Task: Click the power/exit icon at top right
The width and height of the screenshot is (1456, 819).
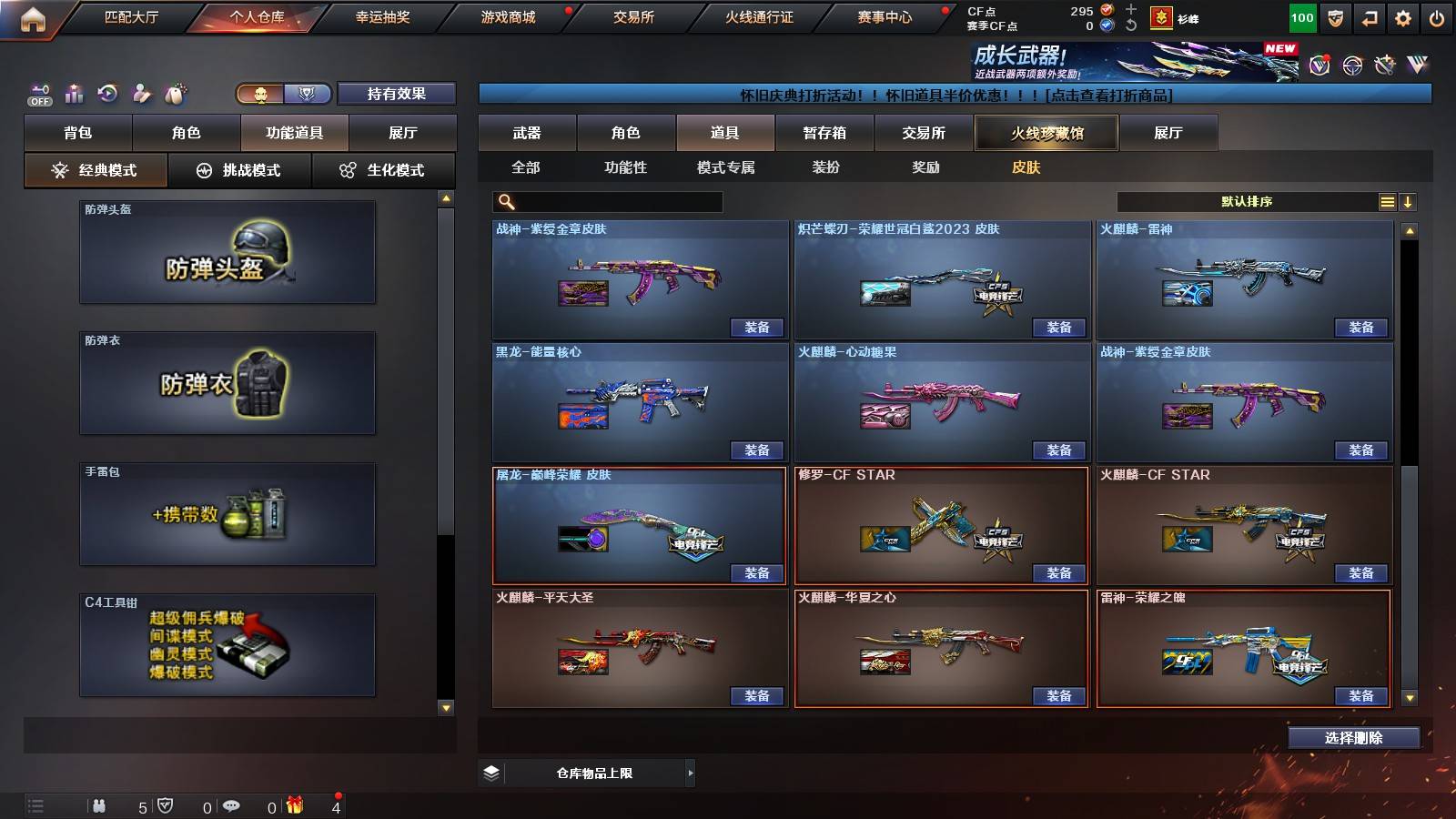Action: (x=1436, y=16)
